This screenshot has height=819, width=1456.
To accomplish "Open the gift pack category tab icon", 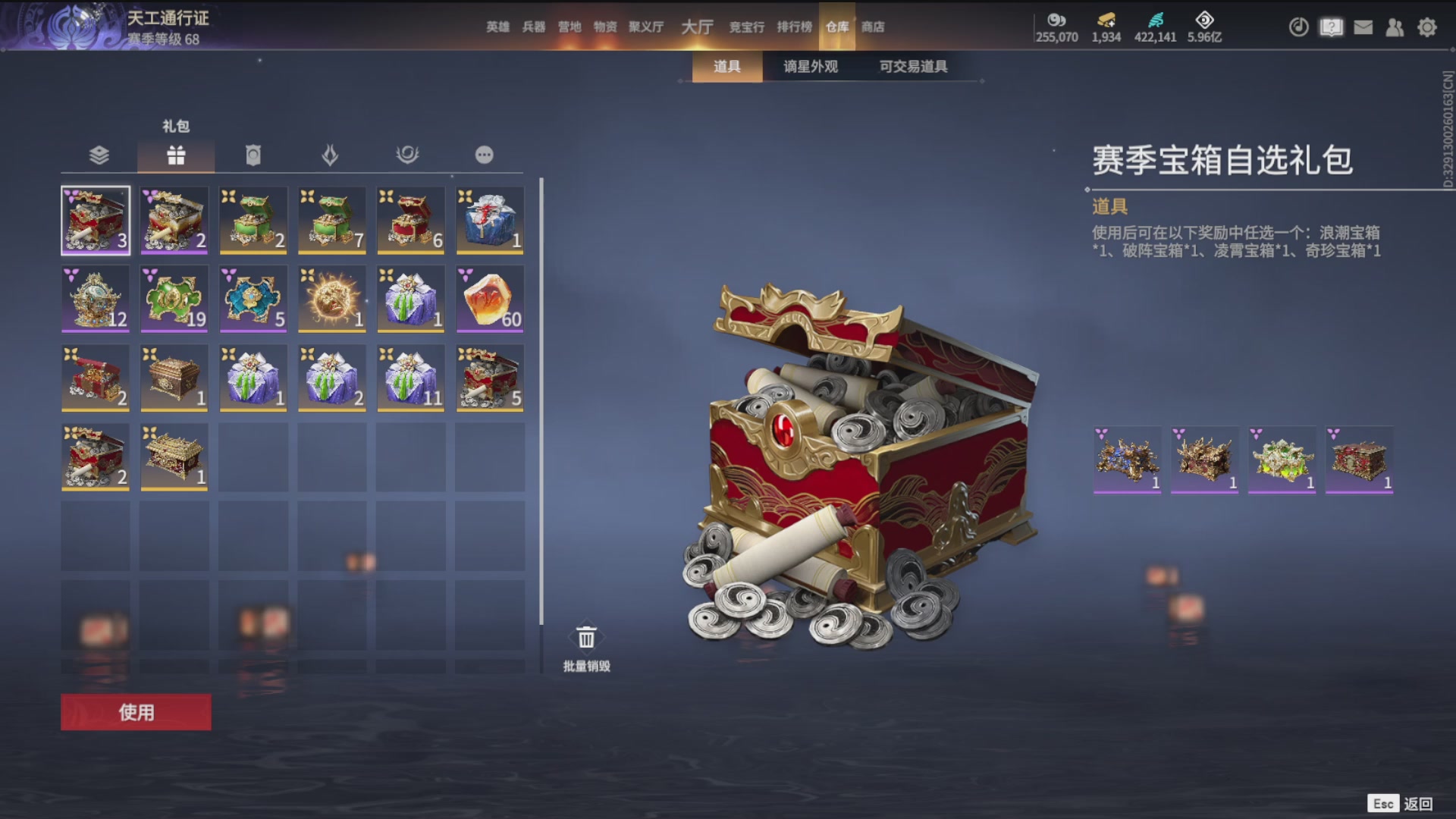I will tap(176, 155).
